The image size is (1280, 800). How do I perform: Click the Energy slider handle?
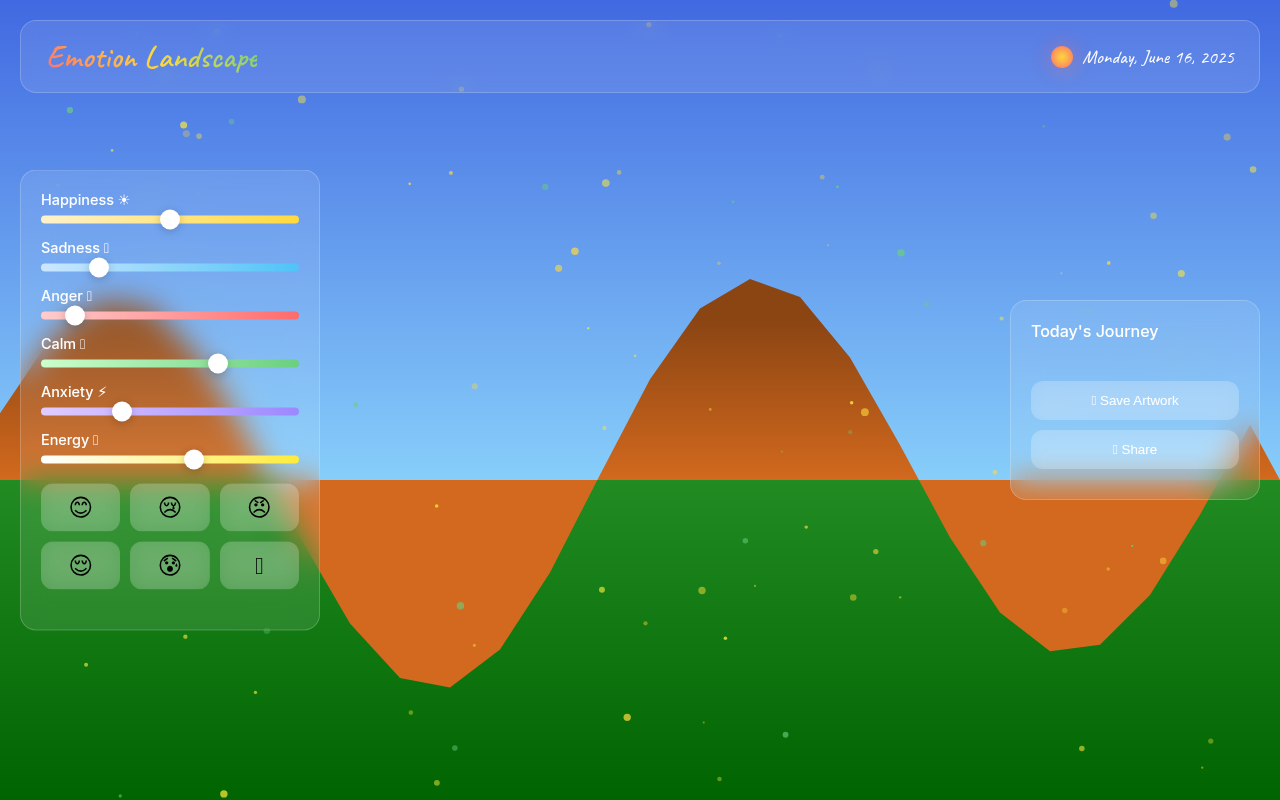pos(194,459)
